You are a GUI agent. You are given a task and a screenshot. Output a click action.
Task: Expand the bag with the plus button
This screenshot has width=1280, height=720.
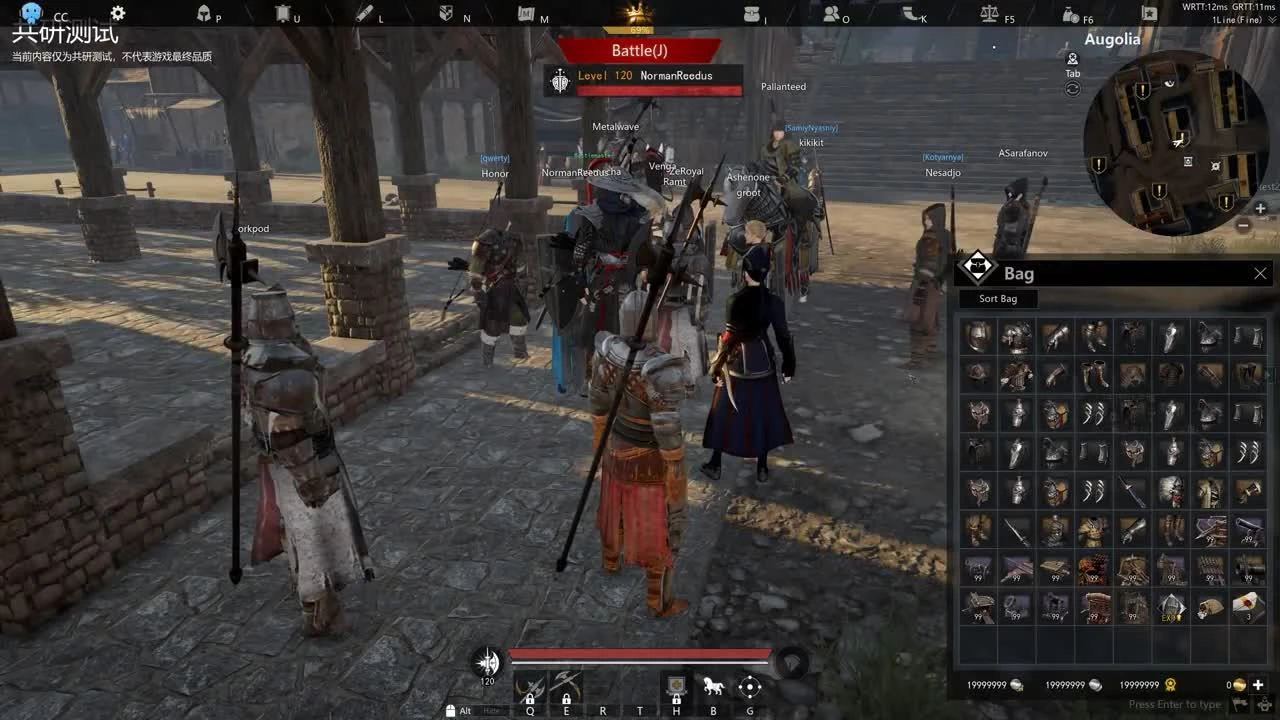click(1258, 685)
